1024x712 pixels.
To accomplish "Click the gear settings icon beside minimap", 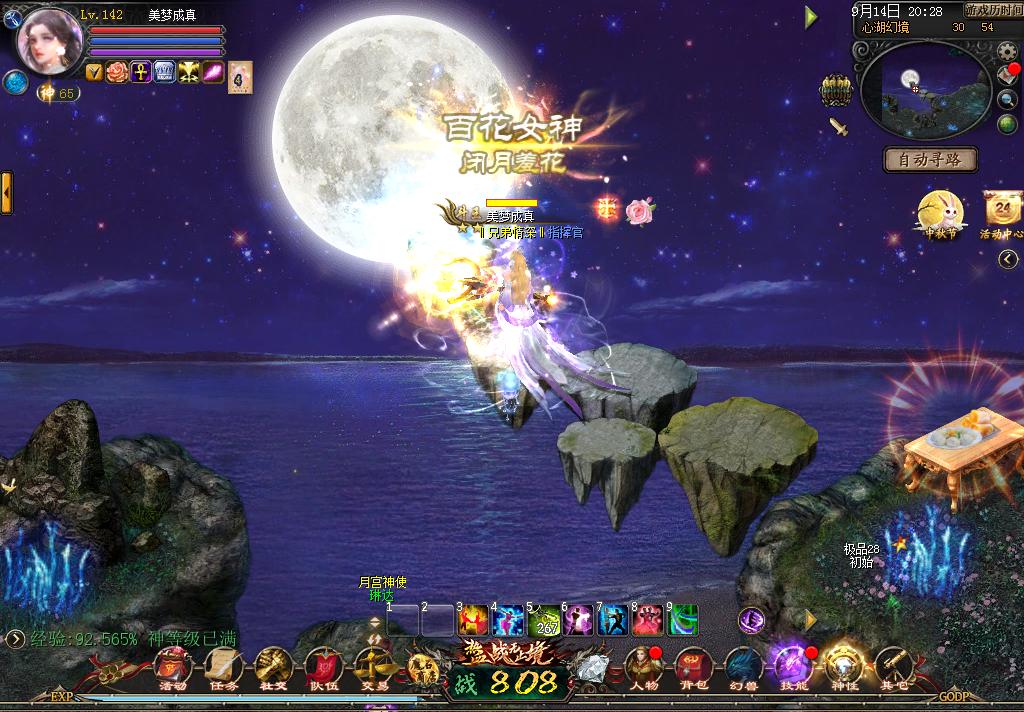I will click(1008, 75).
